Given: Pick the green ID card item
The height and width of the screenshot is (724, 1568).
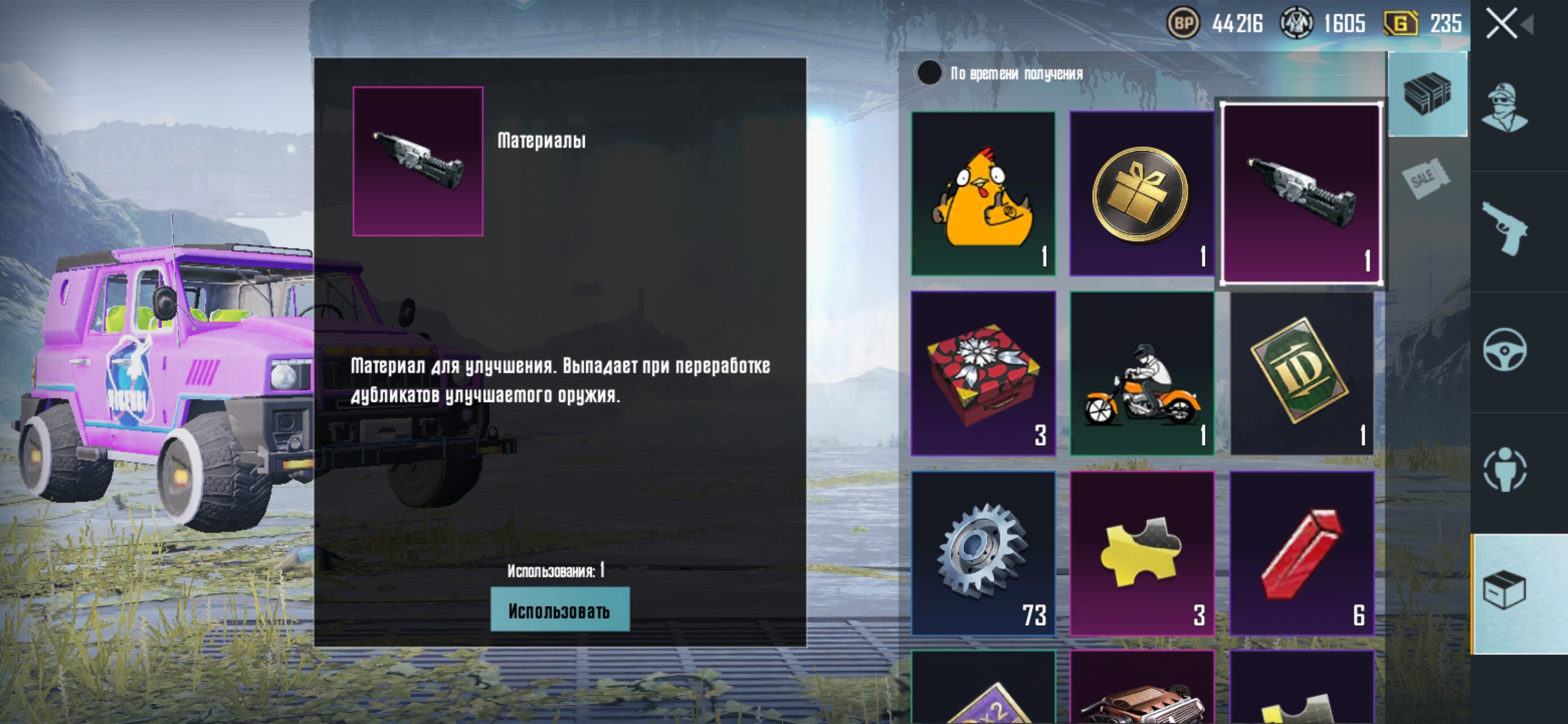Looking at the screenshot, I should coord(1301,373).
